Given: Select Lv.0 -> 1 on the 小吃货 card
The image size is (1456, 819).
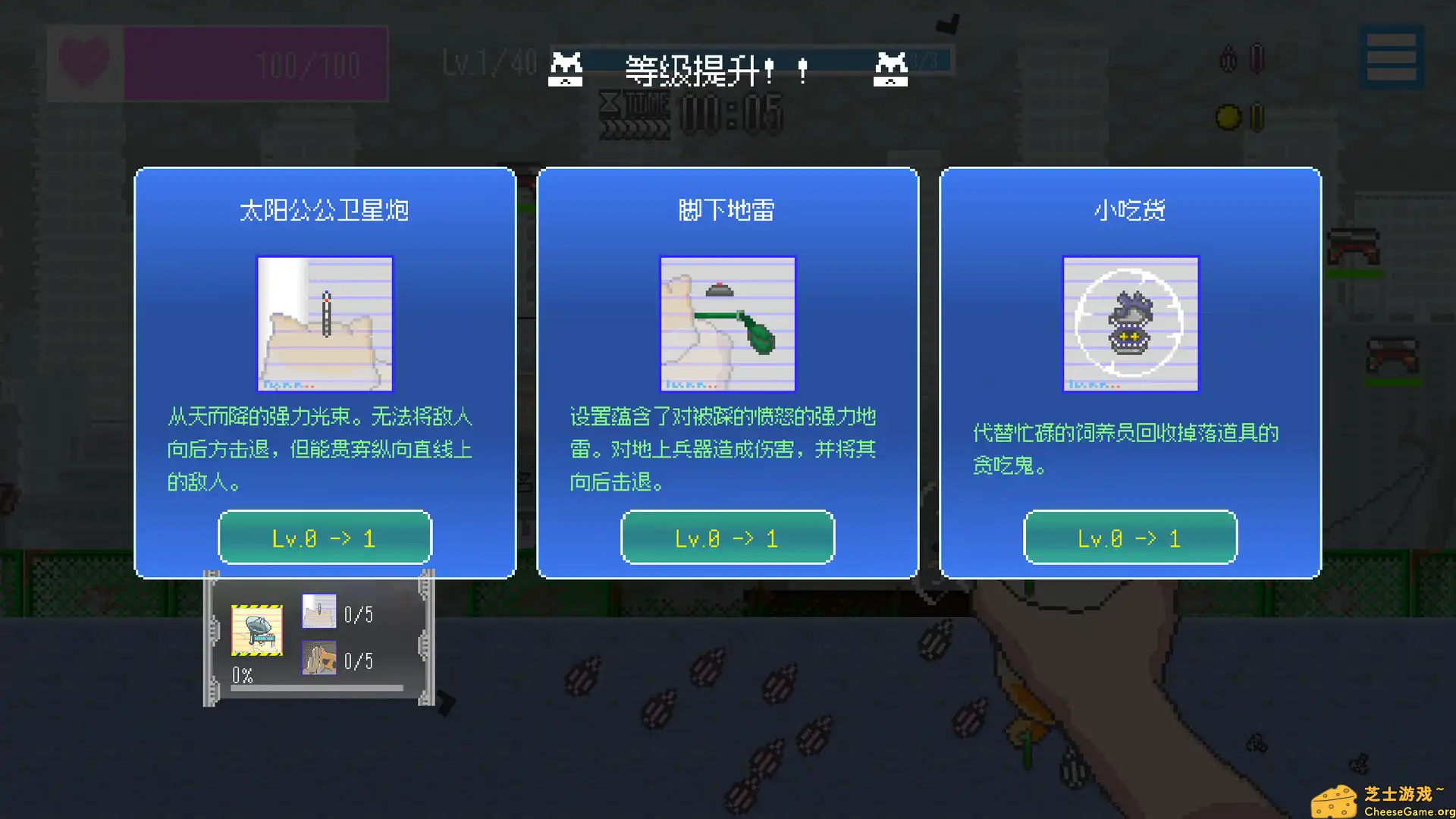Looking at the screenshot, I should [1130, 538].
